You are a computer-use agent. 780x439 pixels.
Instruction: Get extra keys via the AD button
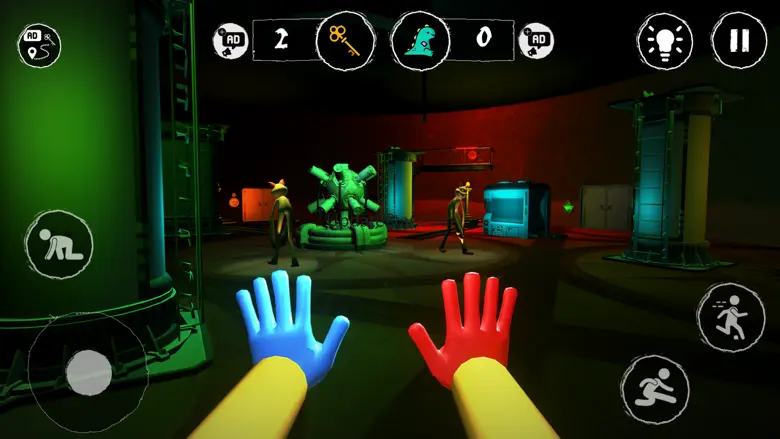pos(231,41)
